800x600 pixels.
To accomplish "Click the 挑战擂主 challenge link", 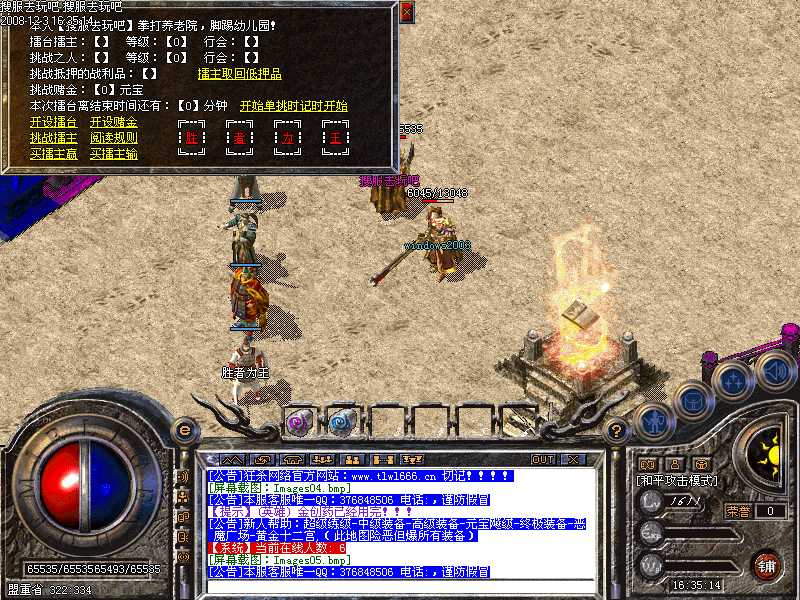I will (x=53, y=138).
